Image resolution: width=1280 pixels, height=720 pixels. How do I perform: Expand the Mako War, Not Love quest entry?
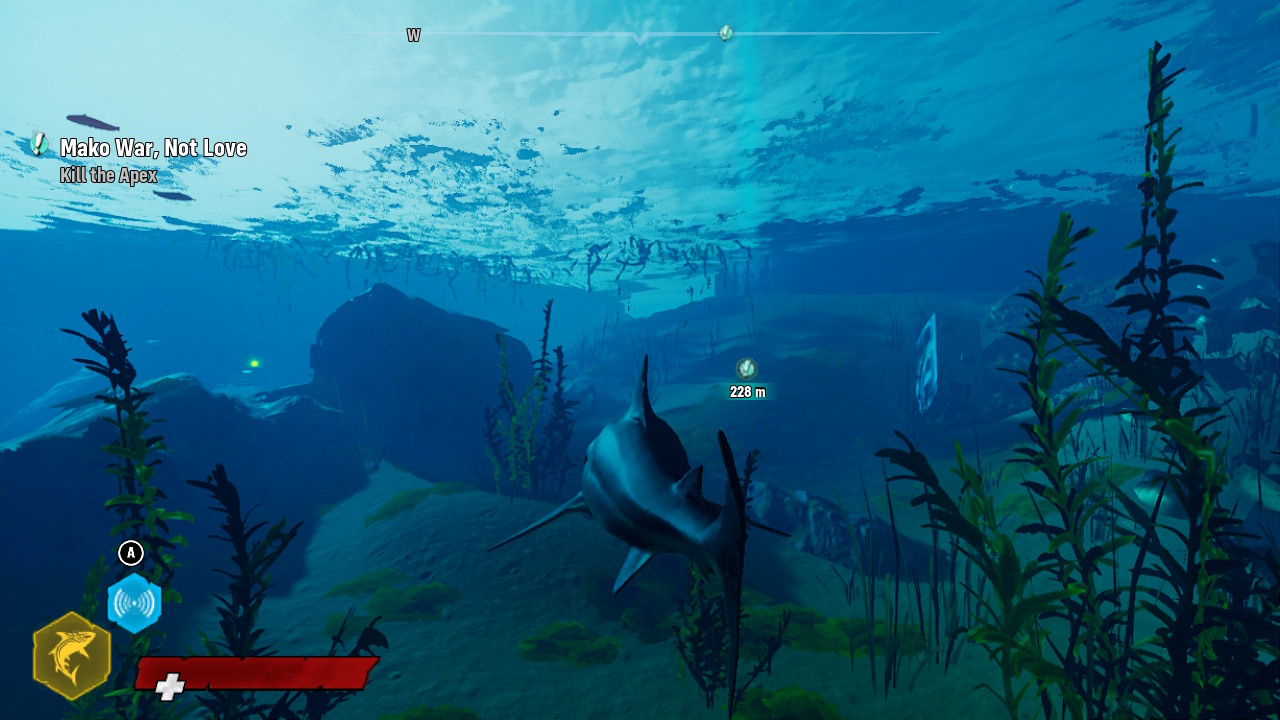(152, 148)
